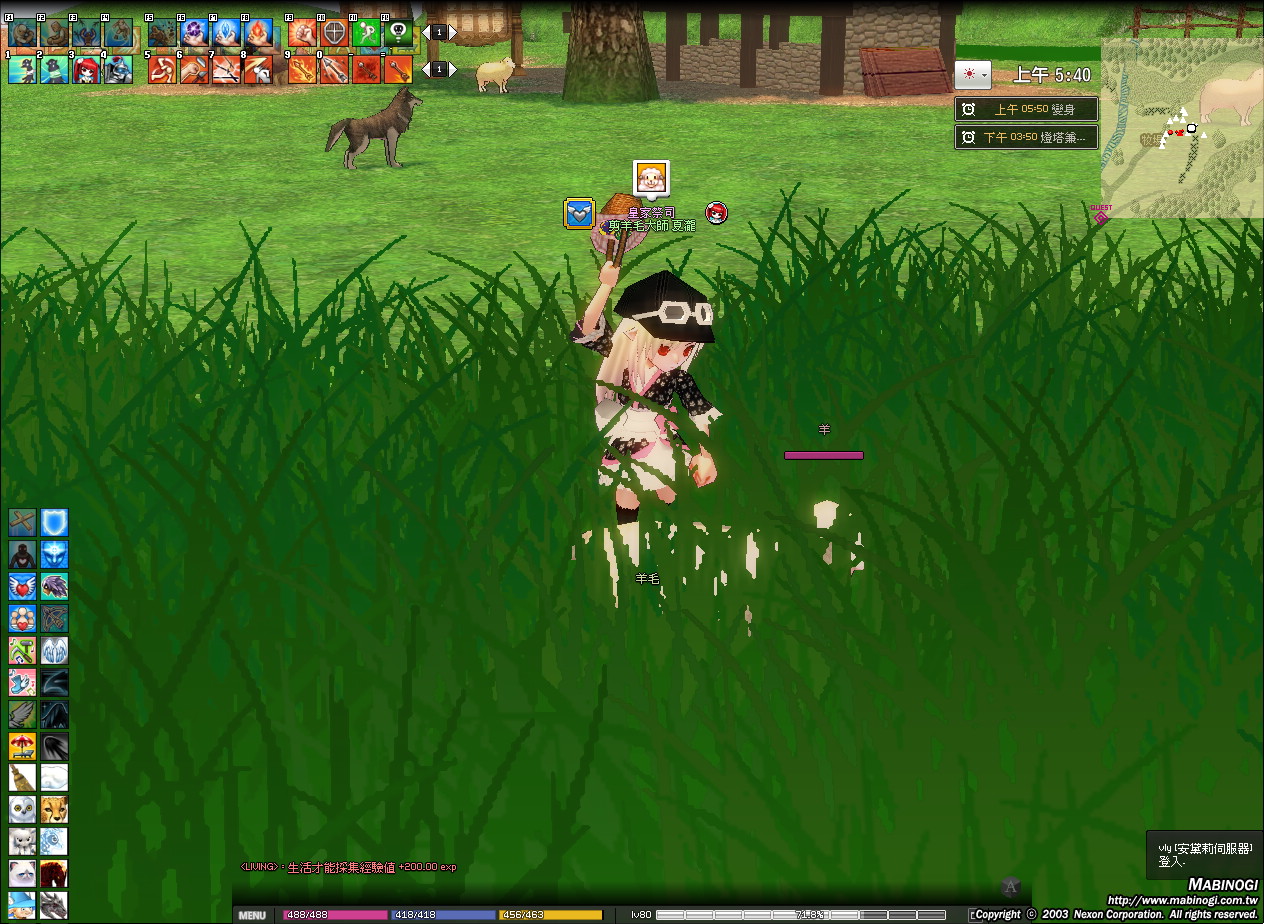Screen dimensions: 1264x924
Task: Select the armored knight hotbar slot
Action: 118,70
